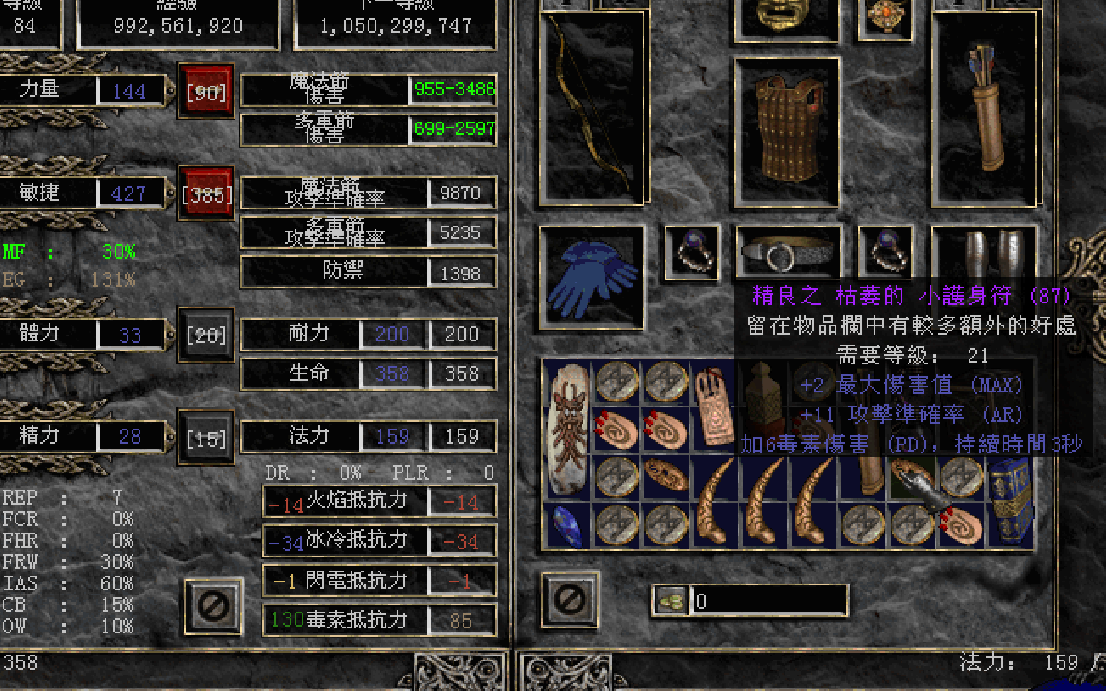The width and height of the screenshot is (1106, 691).
Task: Click the red Strength [90] stat button
Action: point(205,92)
